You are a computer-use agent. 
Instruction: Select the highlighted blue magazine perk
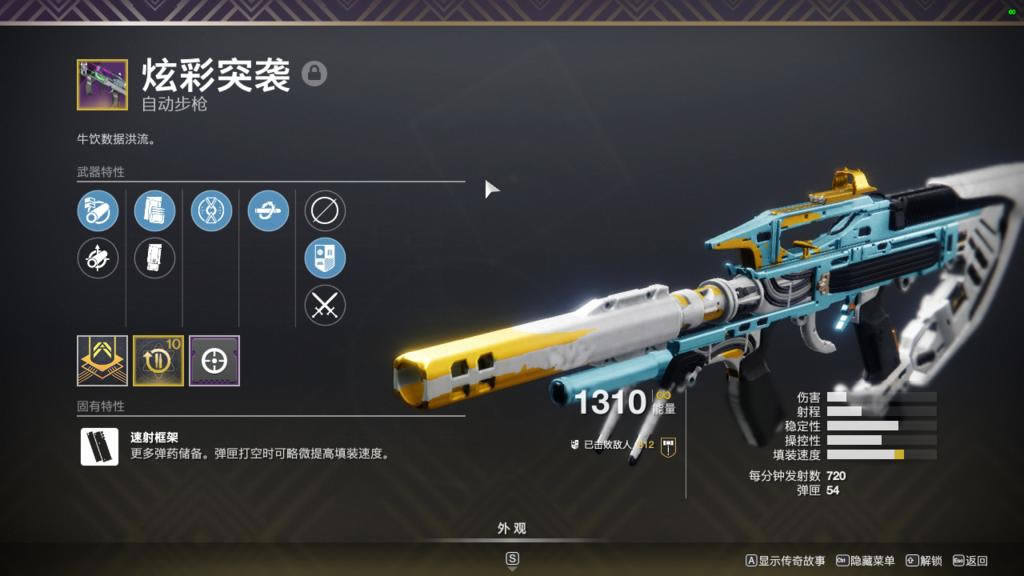coord(155,211)
